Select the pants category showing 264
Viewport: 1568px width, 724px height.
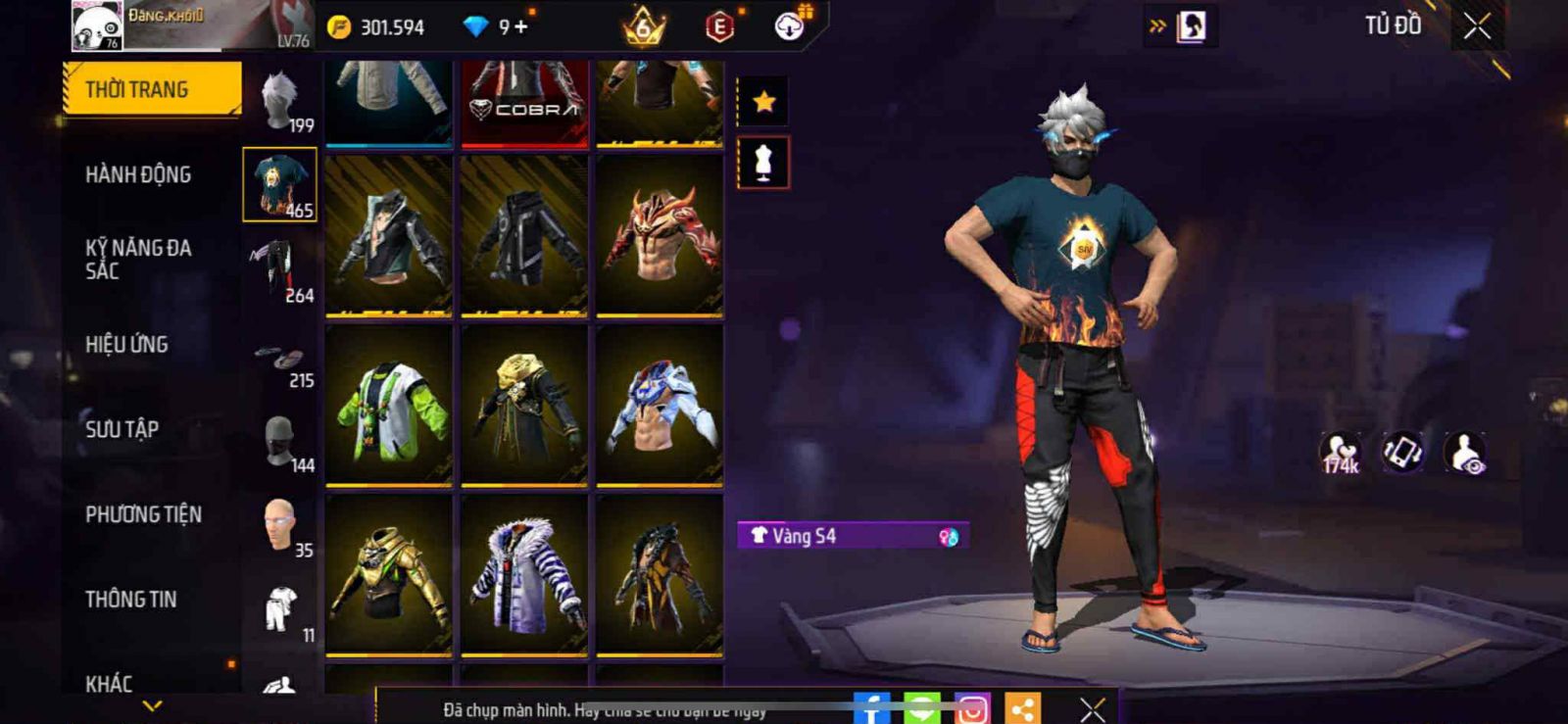coord(280,270)
